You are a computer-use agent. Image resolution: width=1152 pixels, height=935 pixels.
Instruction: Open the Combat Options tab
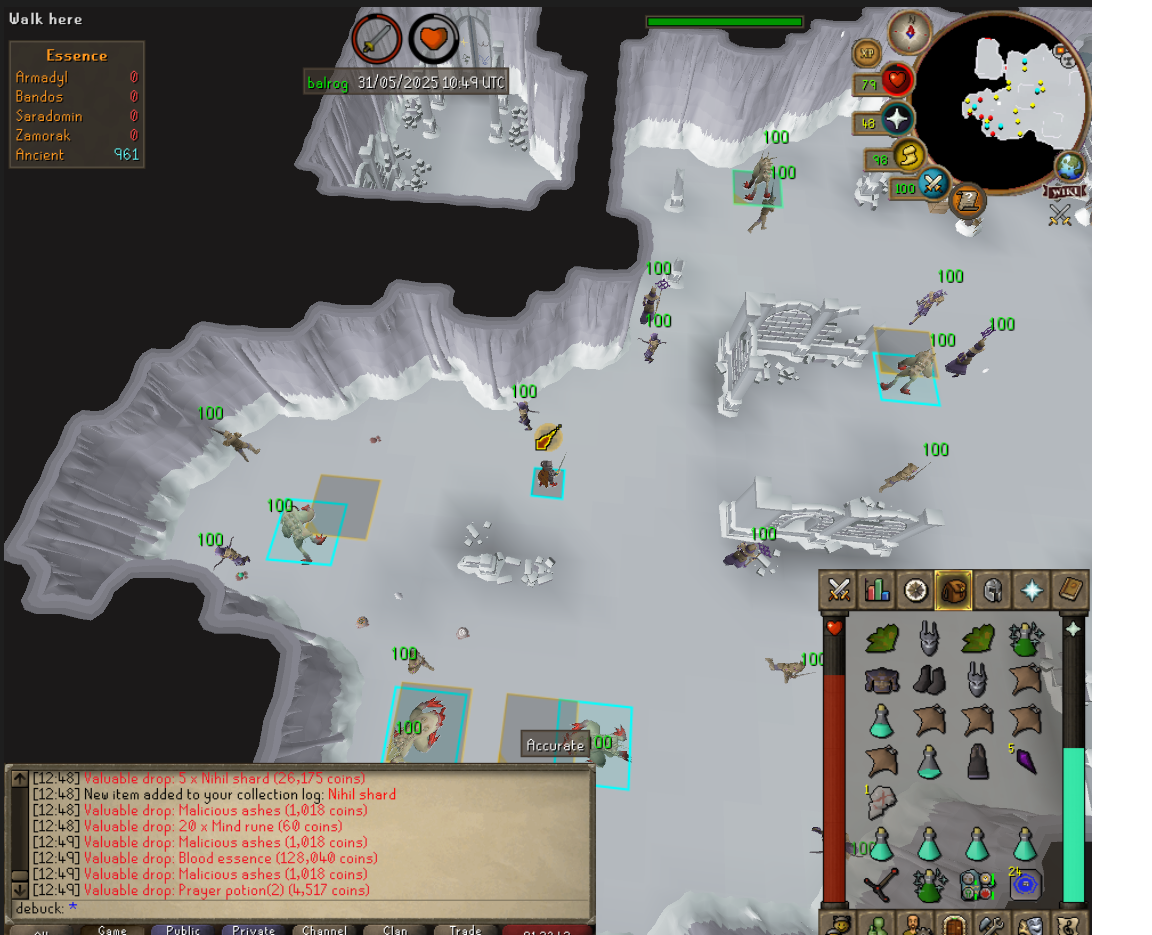838,590
